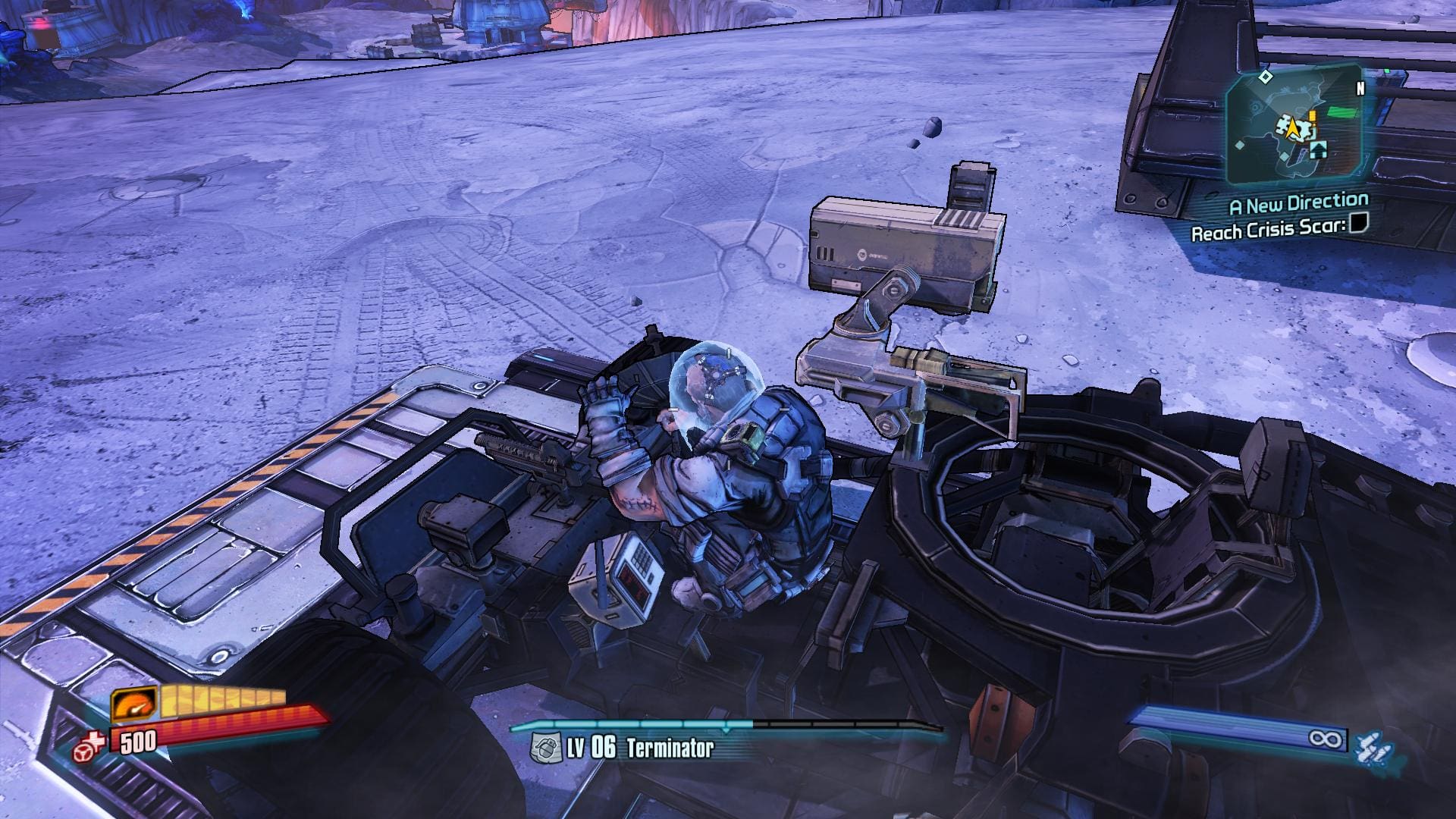Select the A New Direction quest tracker
The image size is (1456, 819).
(x=1298, y=203)
